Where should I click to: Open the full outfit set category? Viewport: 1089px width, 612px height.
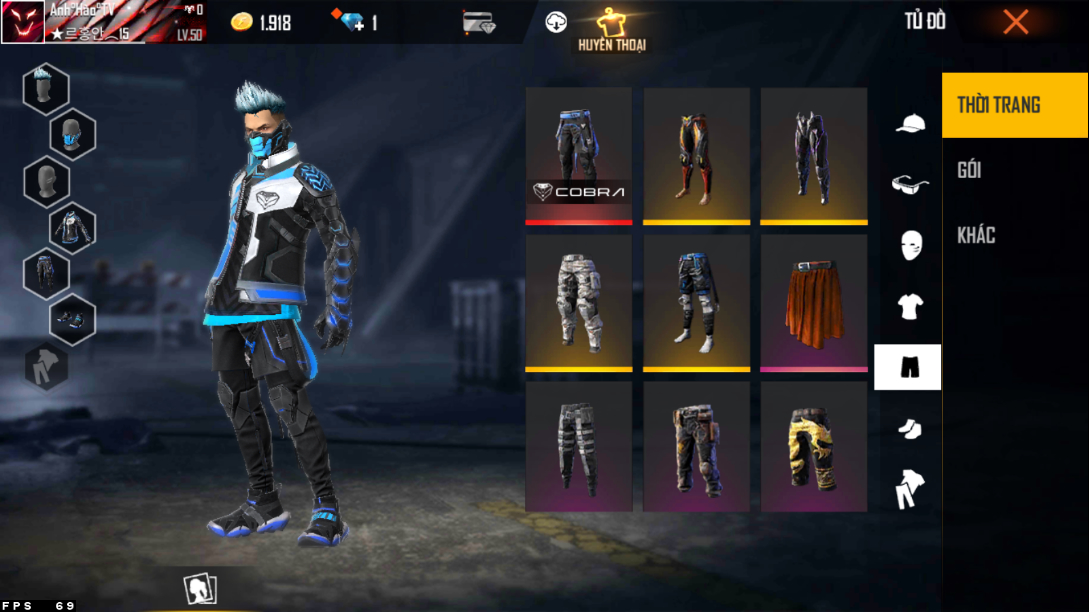click(909, 489)
